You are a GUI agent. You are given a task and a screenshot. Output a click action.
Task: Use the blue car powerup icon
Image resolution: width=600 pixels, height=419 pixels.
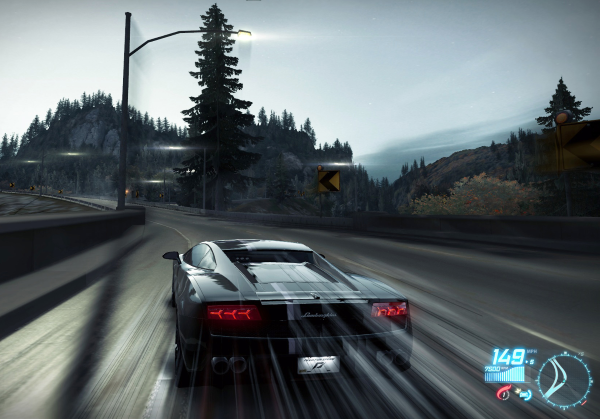(x=522, y=395)
